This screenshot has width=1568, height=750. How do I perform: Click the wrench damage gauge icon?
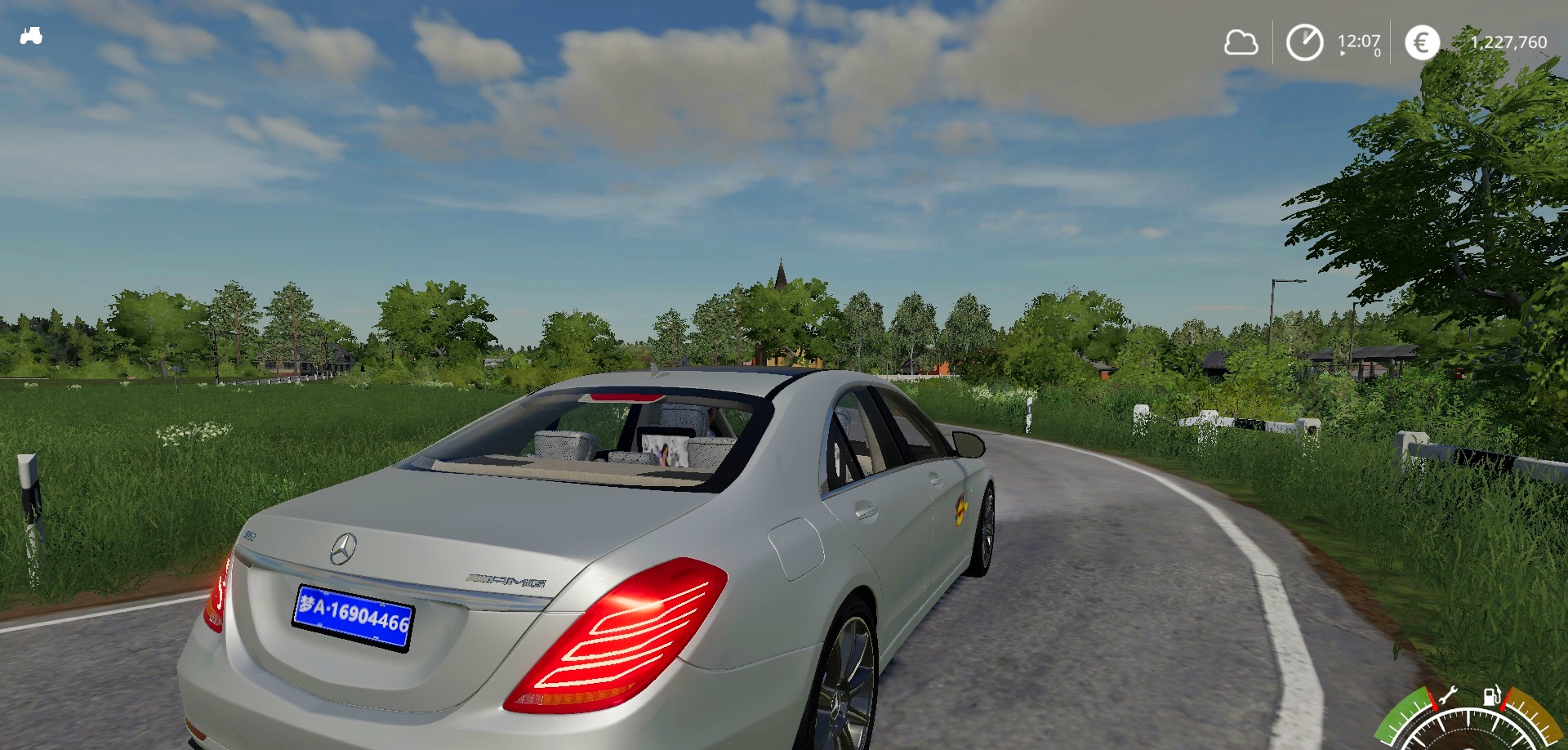pyautogui.click(x=1447, y=697)
